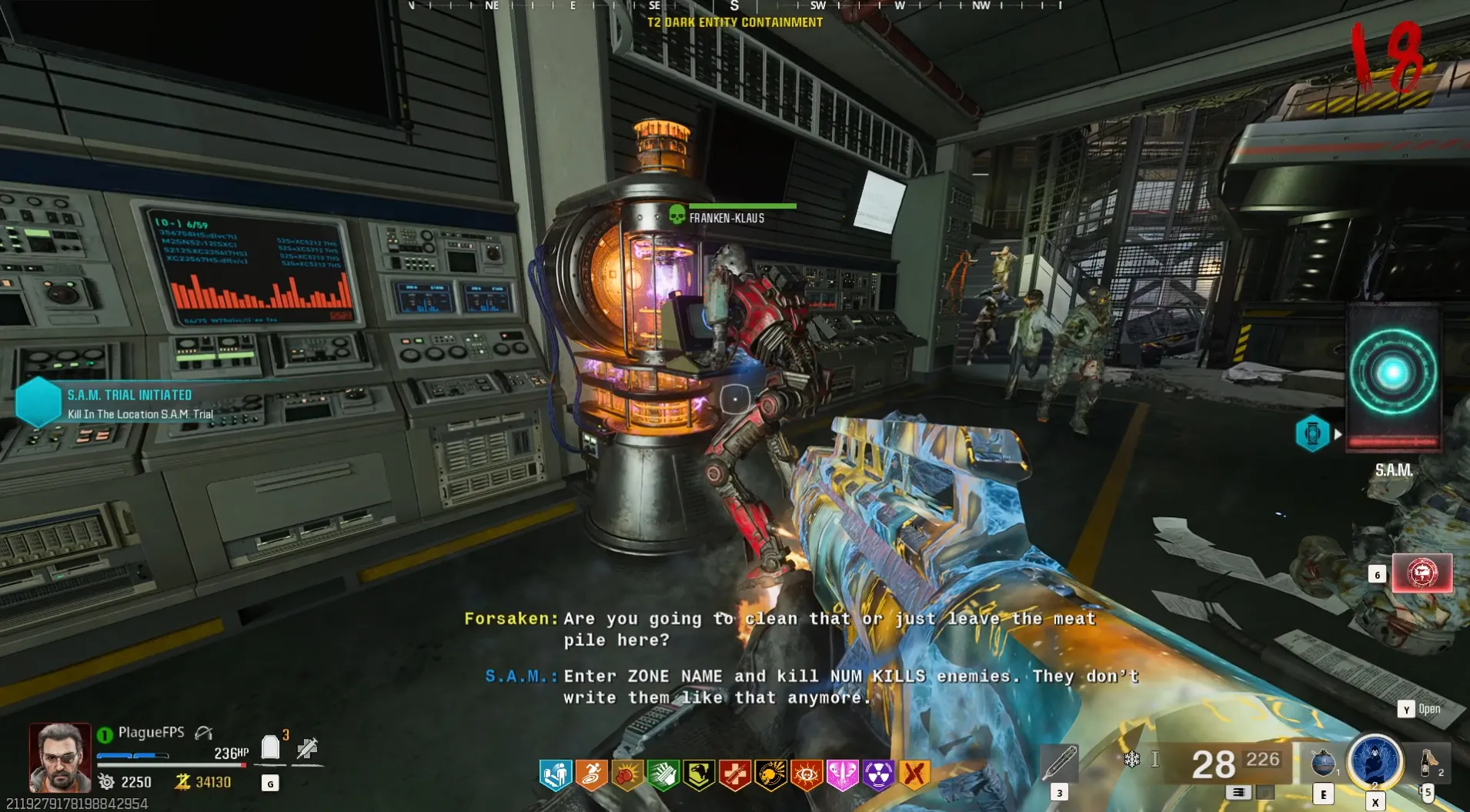Activate the hooded figure field upgrade
Screen dimensions: 1470x812
pos(1375,761)
